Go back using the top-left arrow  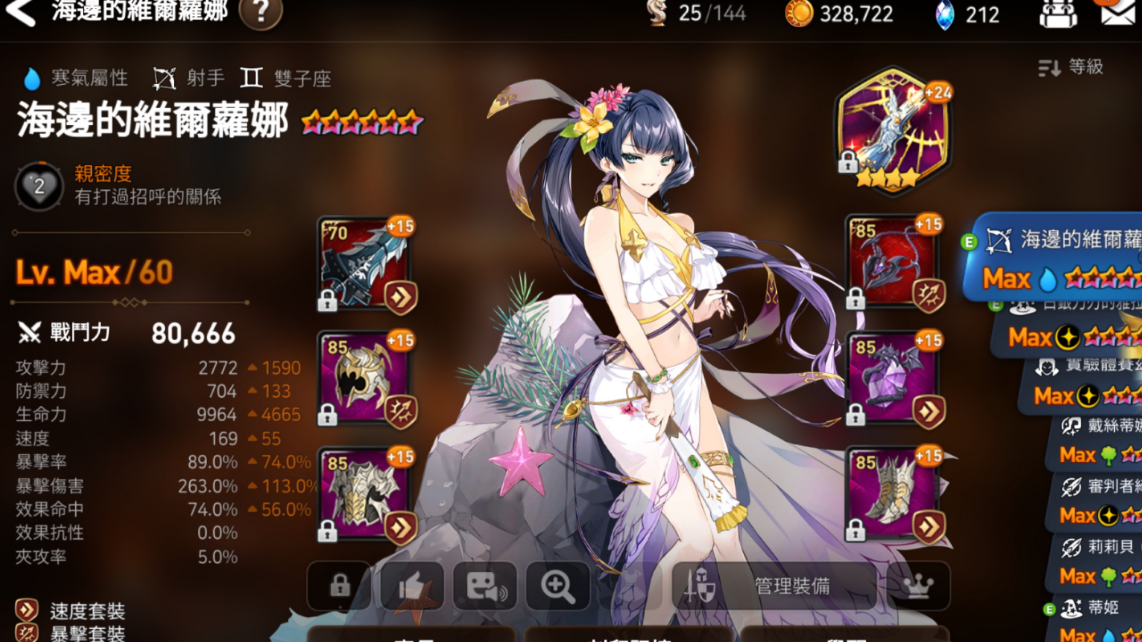(20, 12)
